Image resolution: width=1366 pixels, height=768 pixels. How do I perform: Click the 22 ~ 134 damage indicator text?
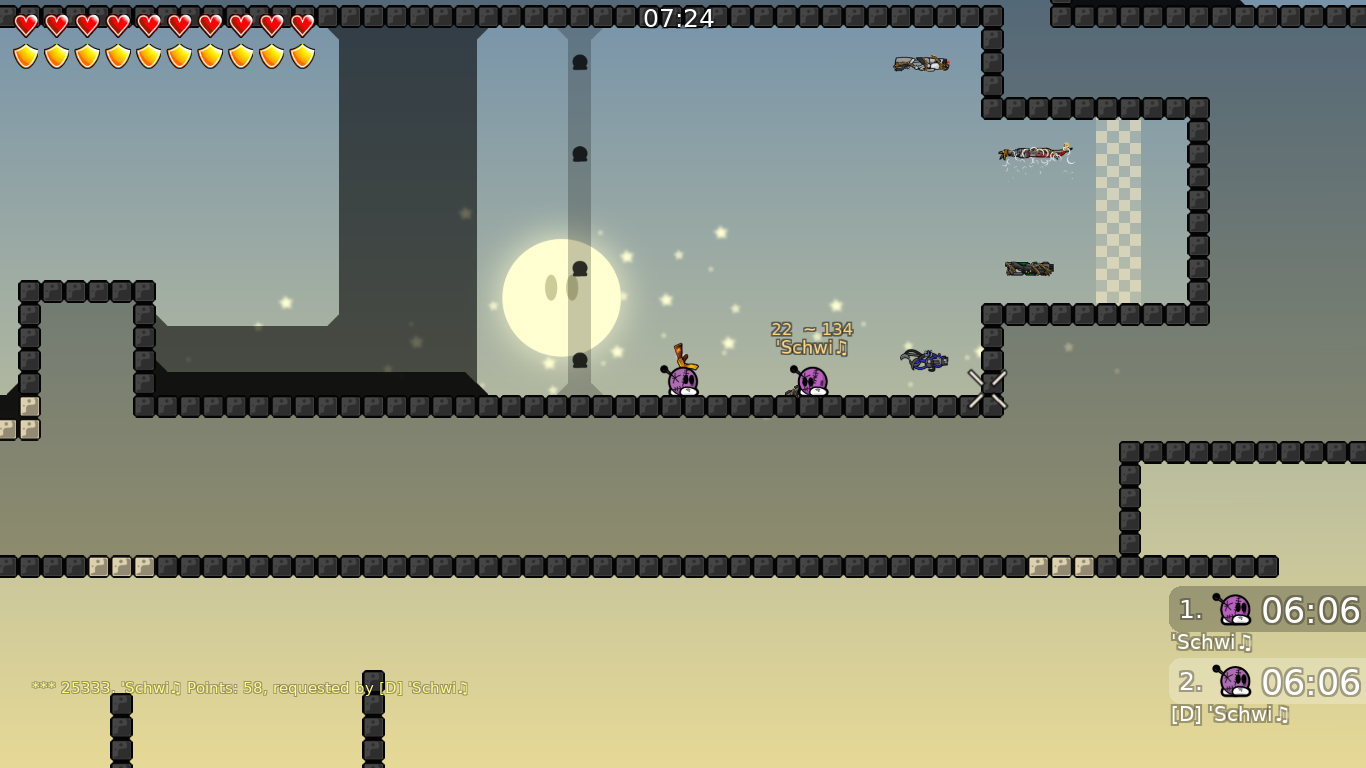click(x=811, y=327)
